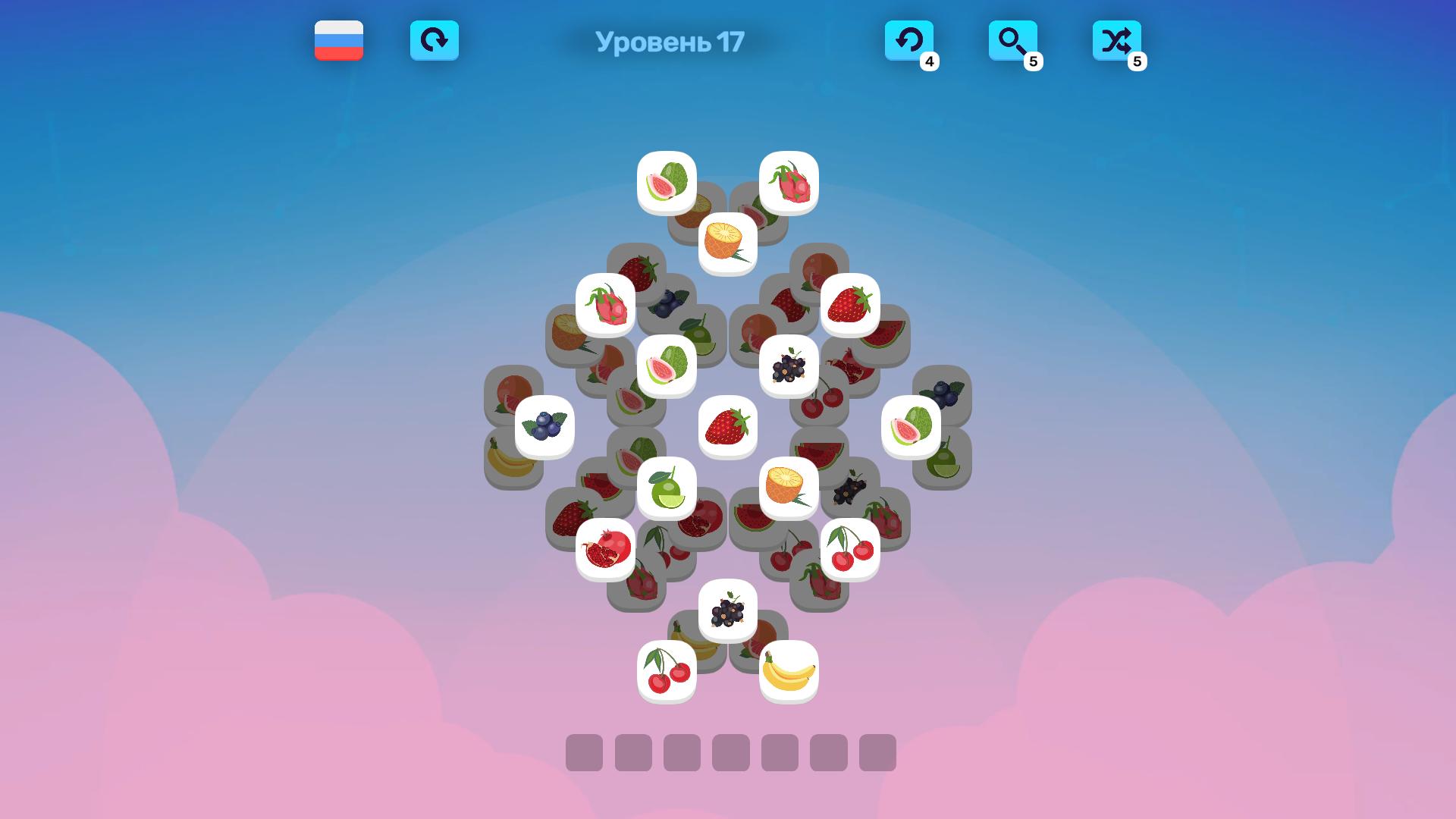This screenshot has height=819, width=1456.
Task: Select the cherry tile at bottom left
Action: (668, 671)
